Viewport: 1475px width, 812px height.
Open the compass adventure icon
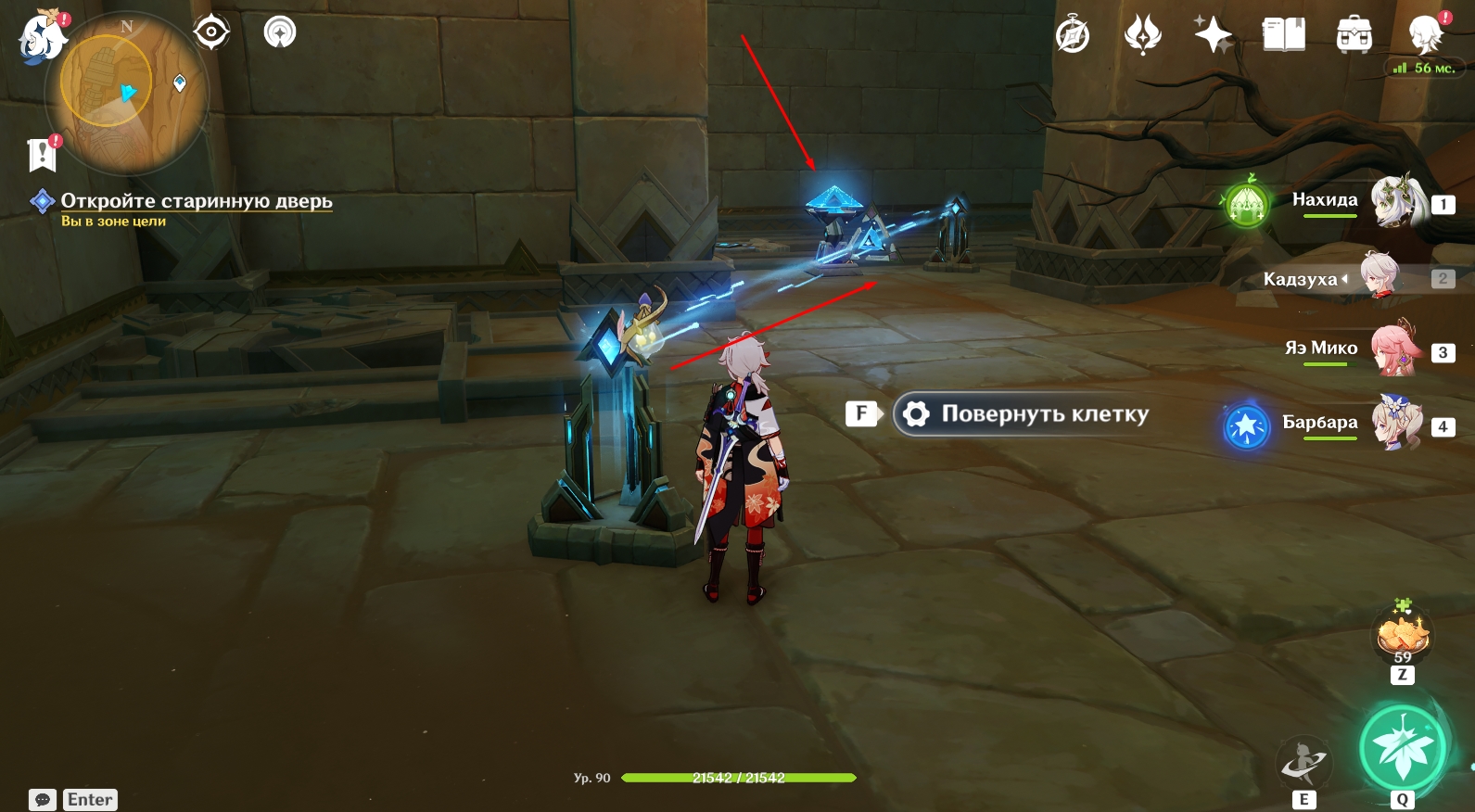[1073, 36]
